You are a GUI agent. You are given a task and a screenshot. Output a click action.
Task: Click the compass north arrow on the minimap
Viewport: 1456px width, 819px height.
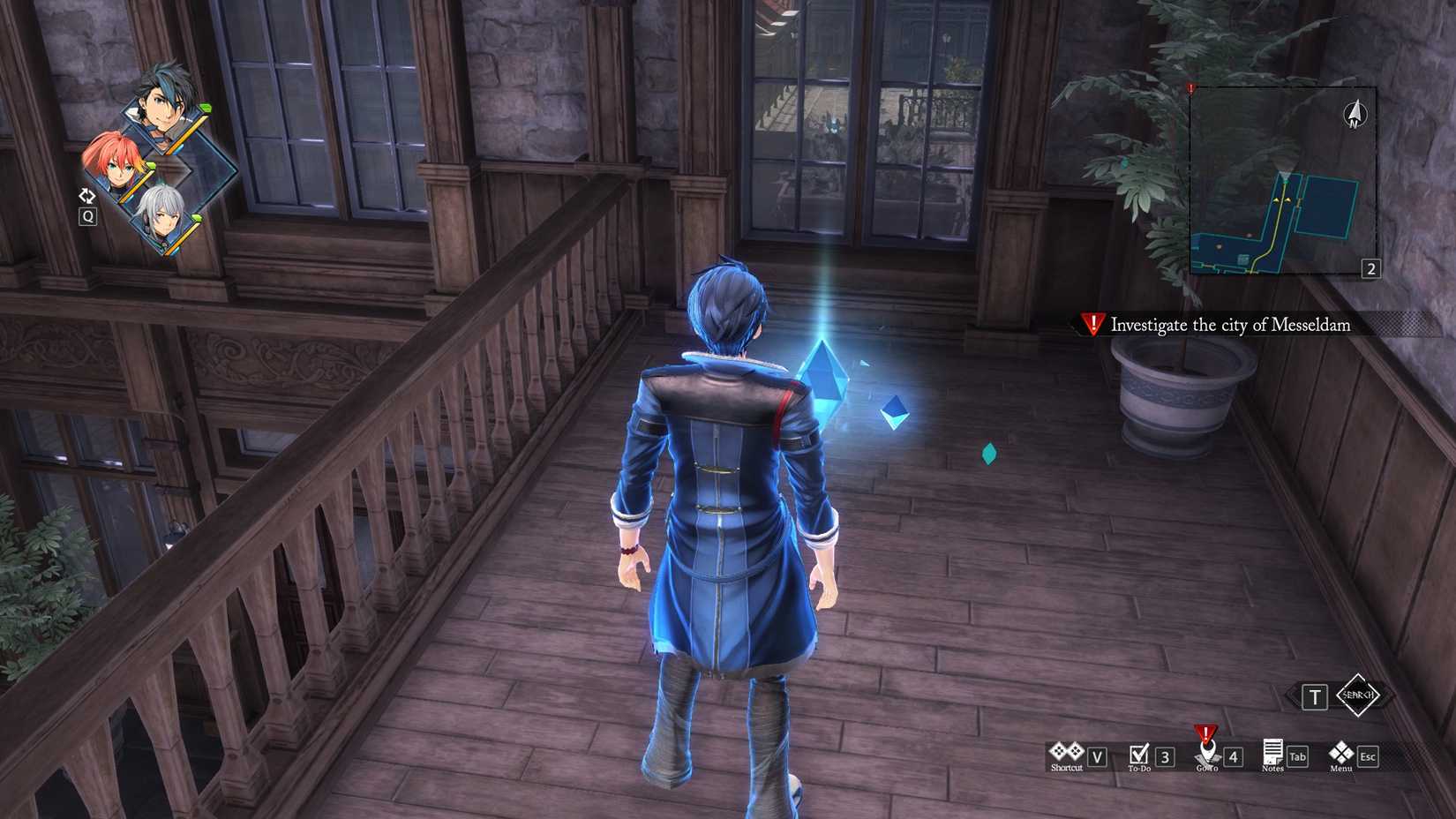point(1355,113)
